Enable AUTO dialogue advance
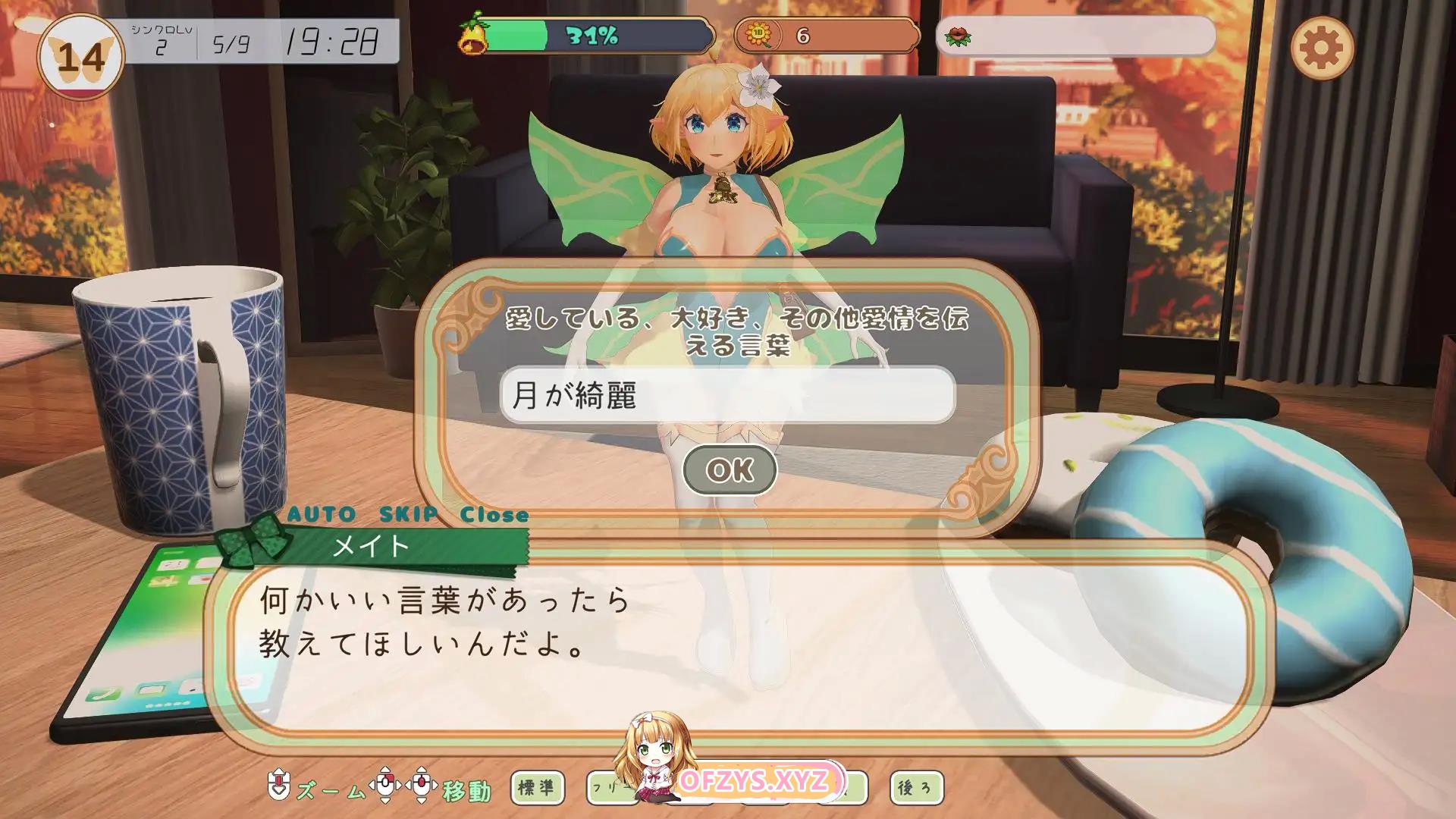1456x819 pixels. coord(322,515)
